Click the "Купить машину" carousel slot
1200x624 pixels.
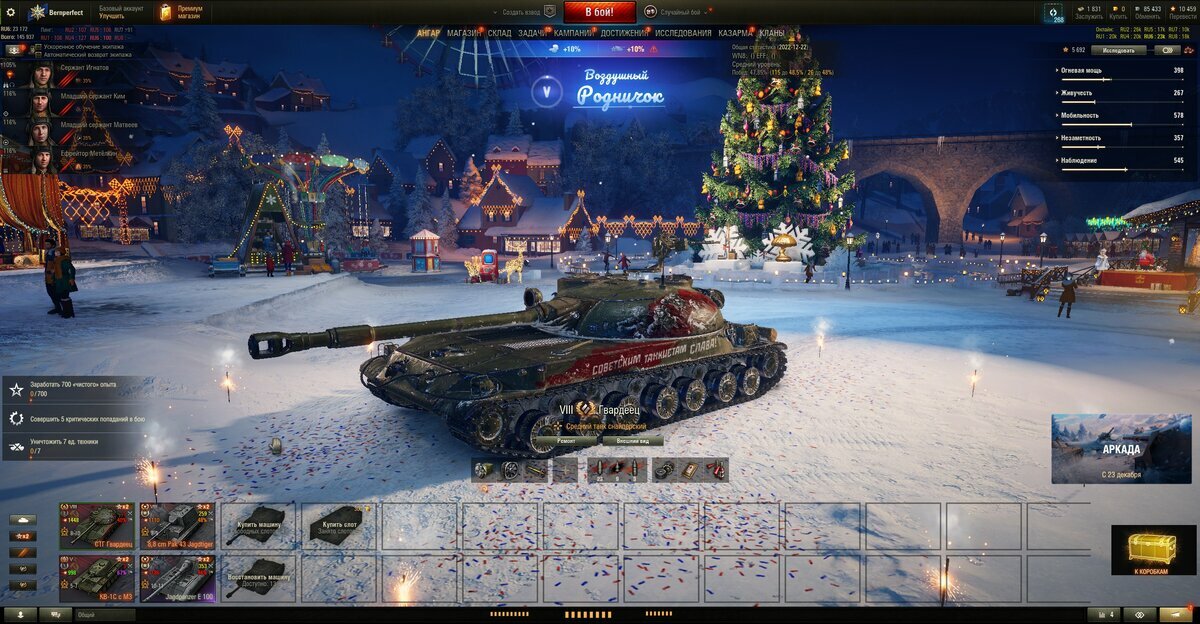tap(258, 526)
